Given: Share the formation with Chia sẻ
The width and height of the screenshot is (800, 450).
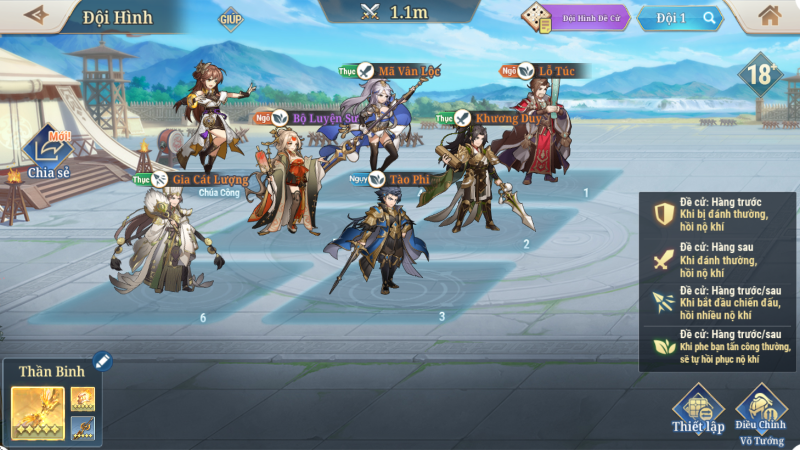Looking at the screenshot, I should pos(48,155).
